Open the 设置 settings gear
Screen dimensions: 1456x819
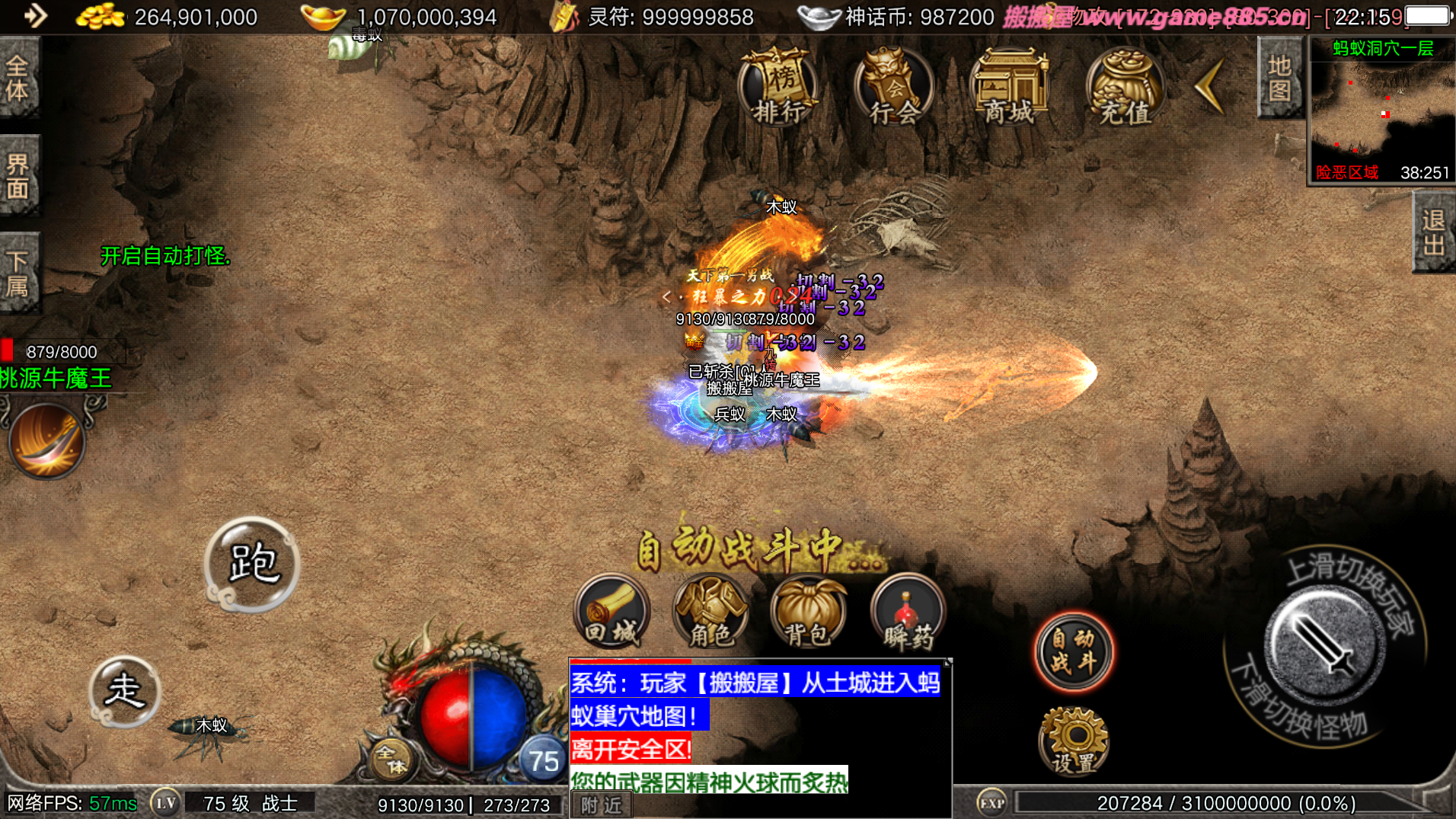(x=1074, y=741)
